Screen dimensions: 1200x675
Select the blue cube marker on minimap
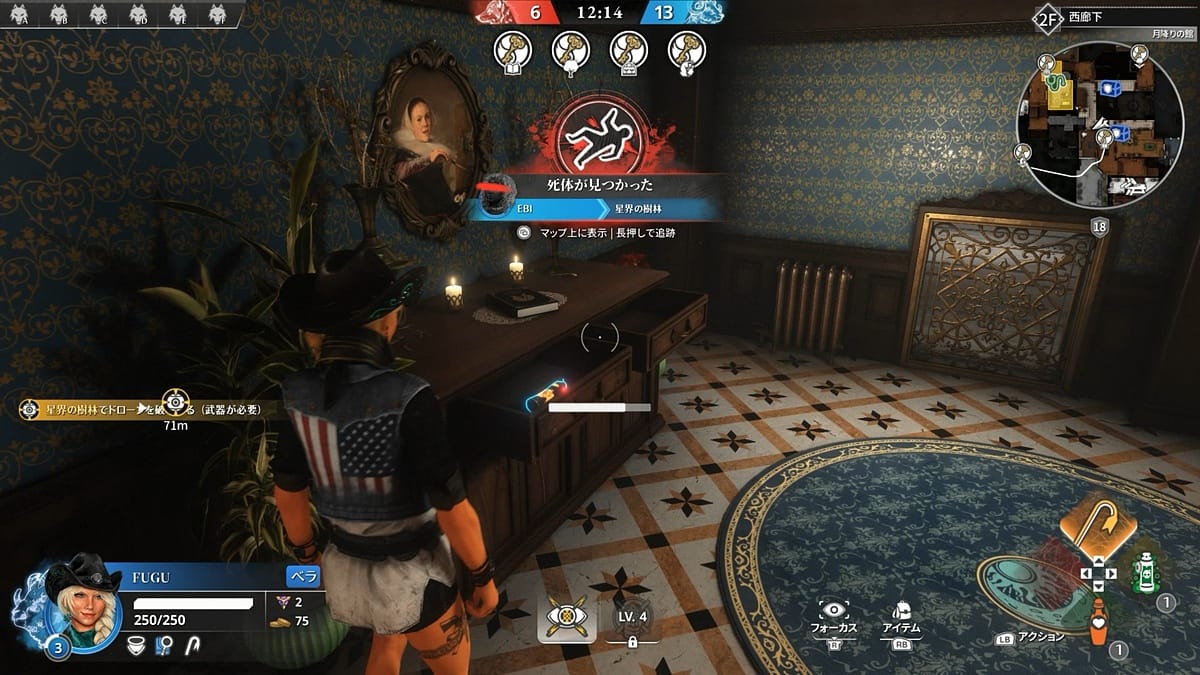tap(1109, 89)
